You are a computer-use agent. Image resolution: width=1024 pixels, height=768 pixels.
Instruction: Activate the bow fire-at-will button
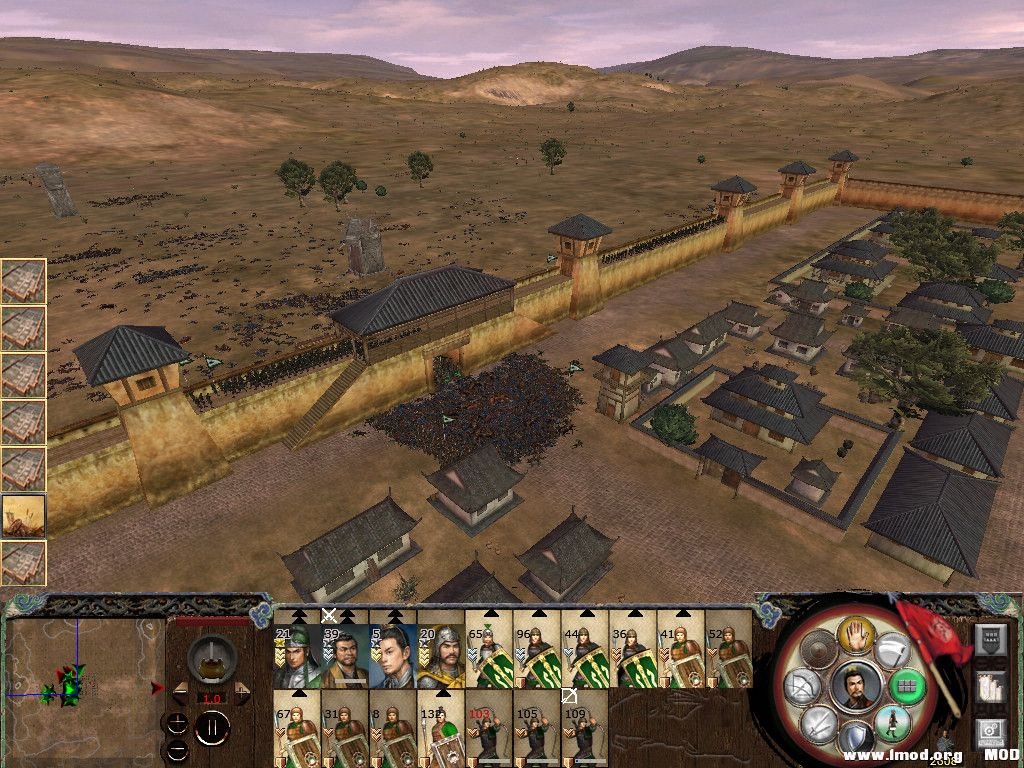(802, 685)
